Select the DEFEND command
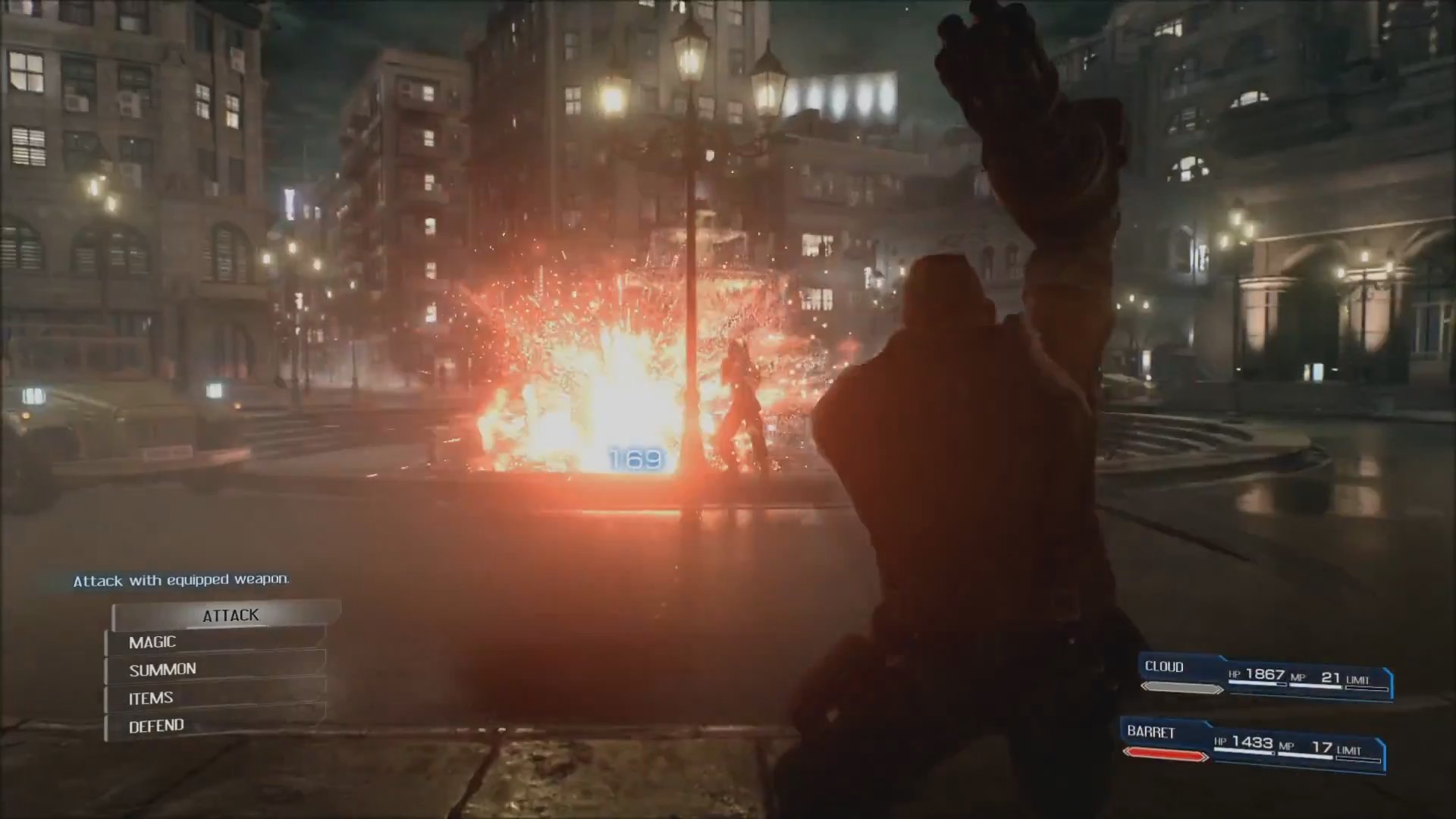 click(x=216, y=726)
